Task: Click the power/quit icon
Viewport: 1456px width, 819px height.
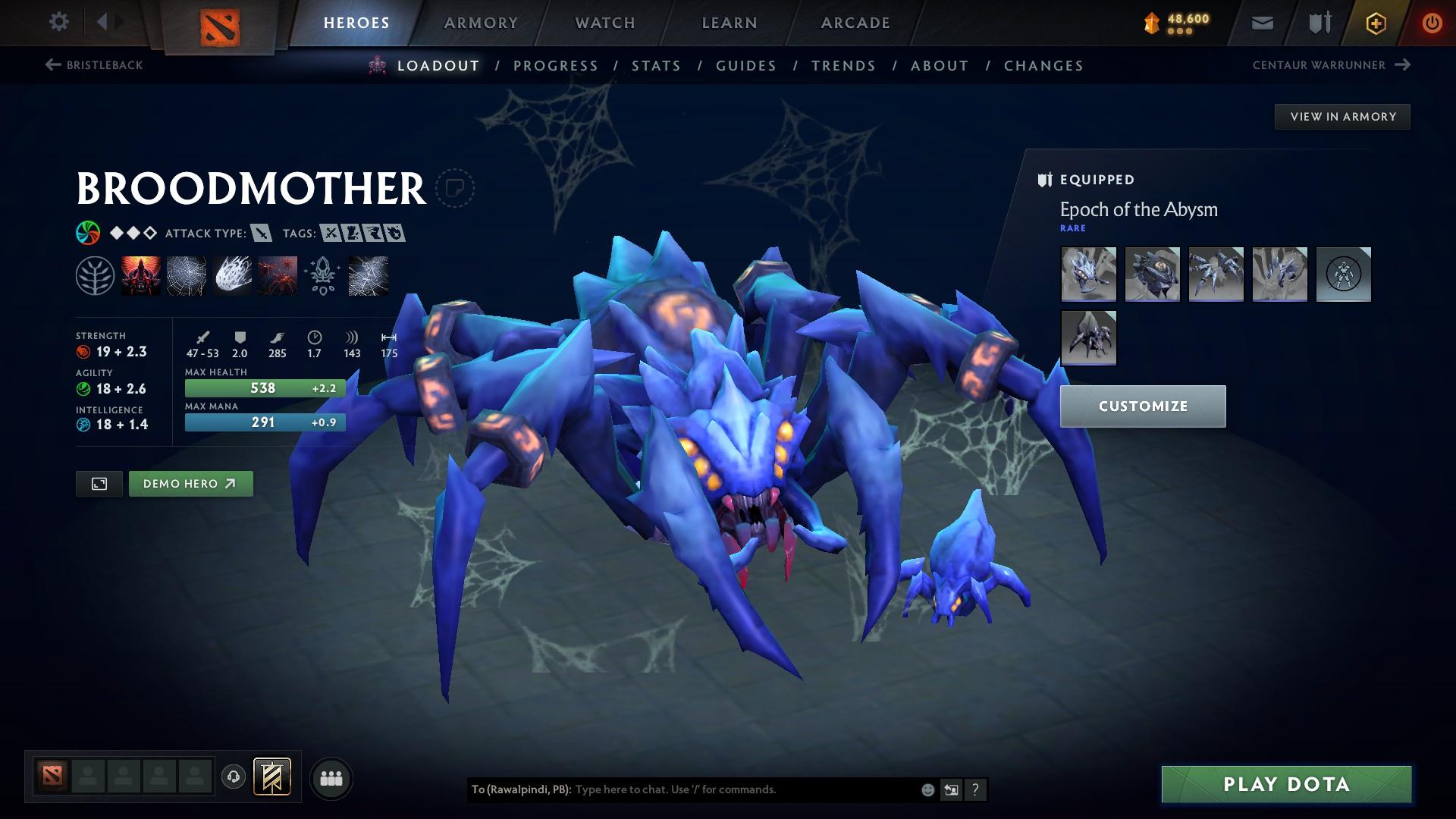Action: pos(1430,22)
